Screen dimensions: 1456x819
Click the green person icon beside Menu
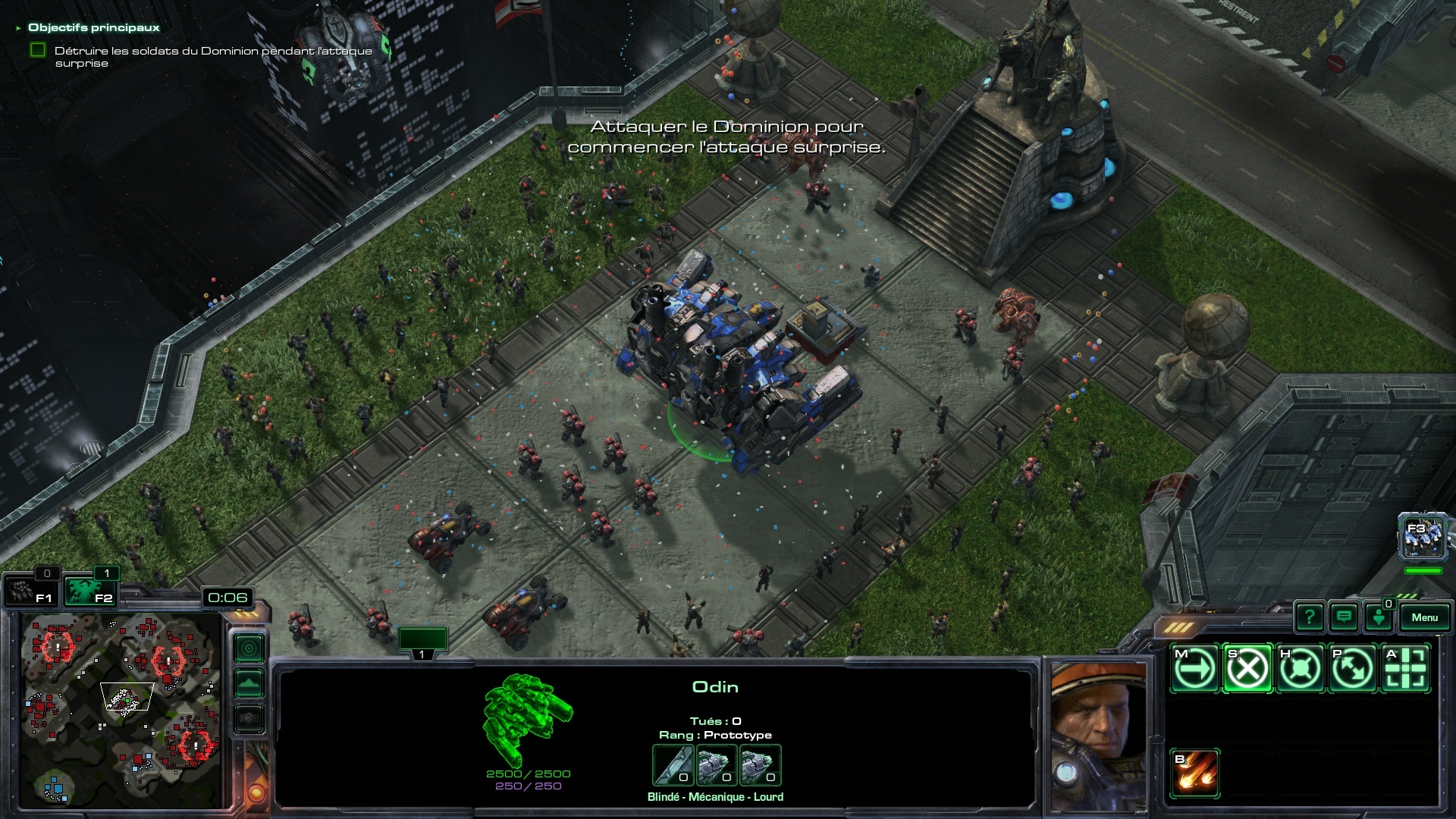pyautogui.click(x=1378, y=617)
